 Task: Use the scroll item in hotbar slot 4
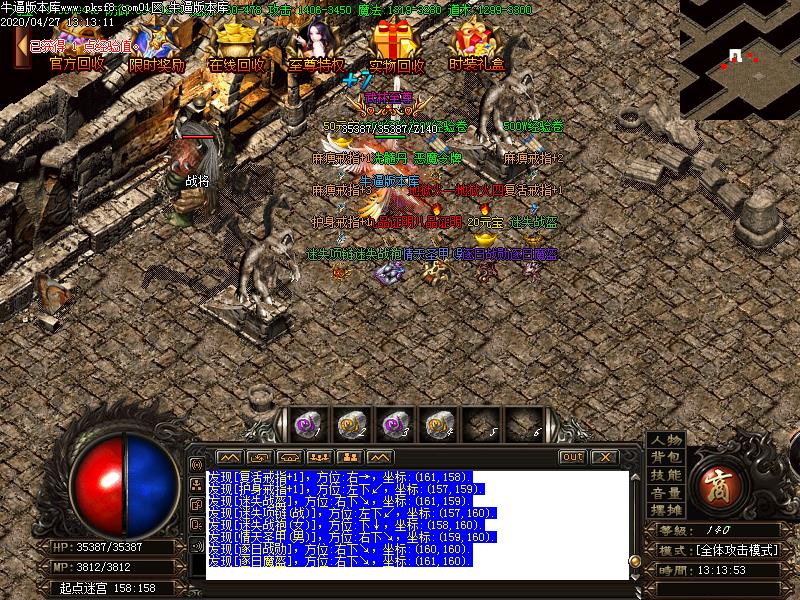click(437, 424)
